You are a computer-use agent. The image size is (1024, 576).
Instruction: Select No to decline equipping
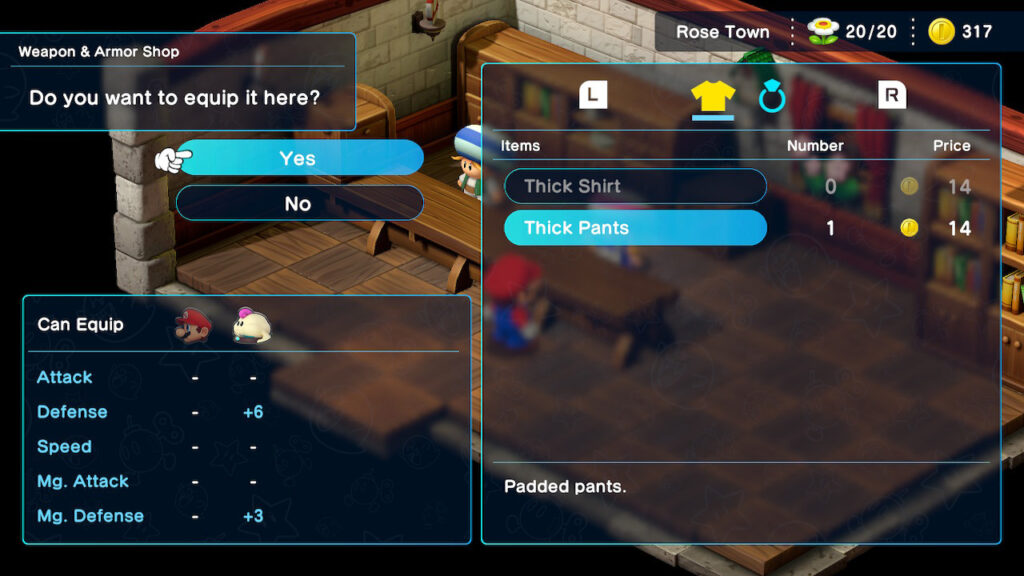298,203
